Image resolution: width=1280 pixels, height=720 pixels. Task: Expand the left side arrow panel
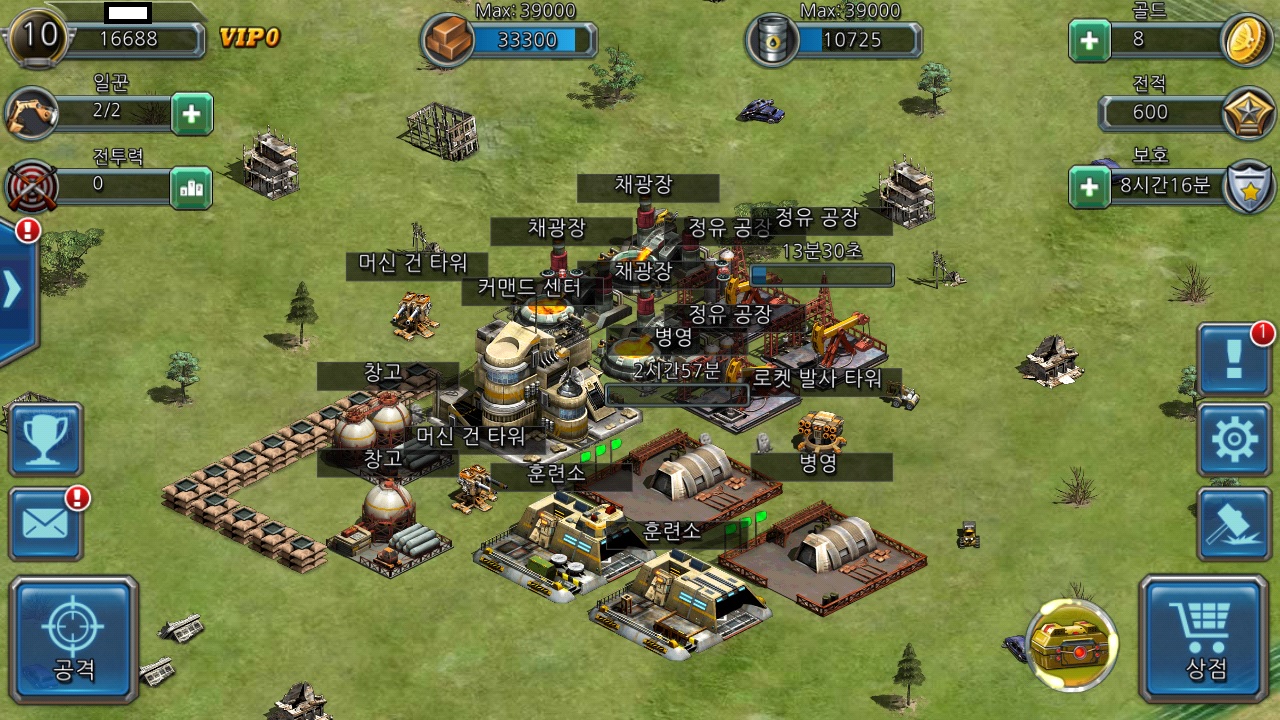pos(14,290)
